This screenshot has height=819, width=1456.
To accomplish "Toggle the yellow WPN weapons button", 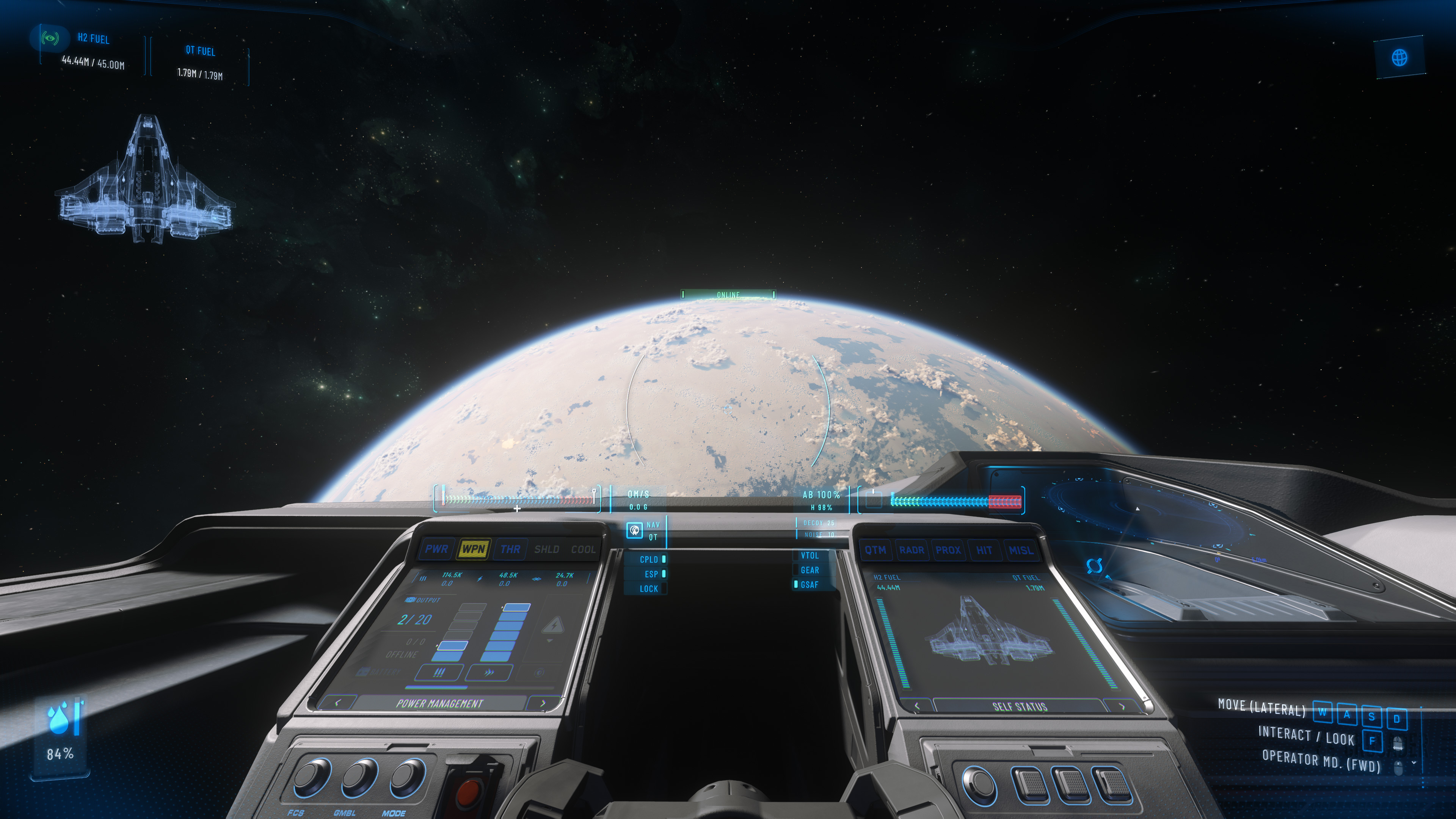I will (474, 549).
